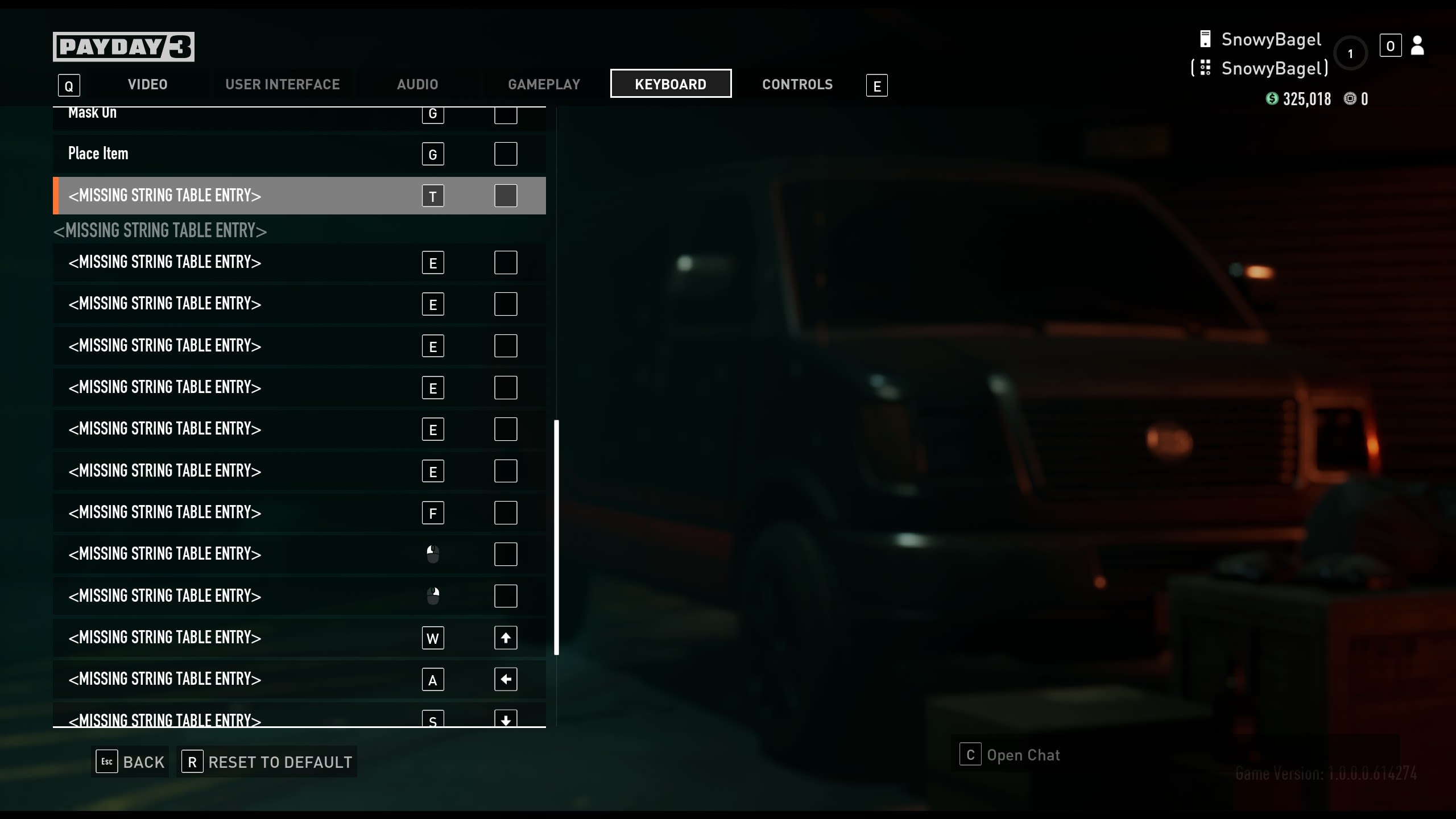Viewport: 1456px width, 819px height.
Task: Click the player profile silhouette icon
Action: (x=1418, y=45)
